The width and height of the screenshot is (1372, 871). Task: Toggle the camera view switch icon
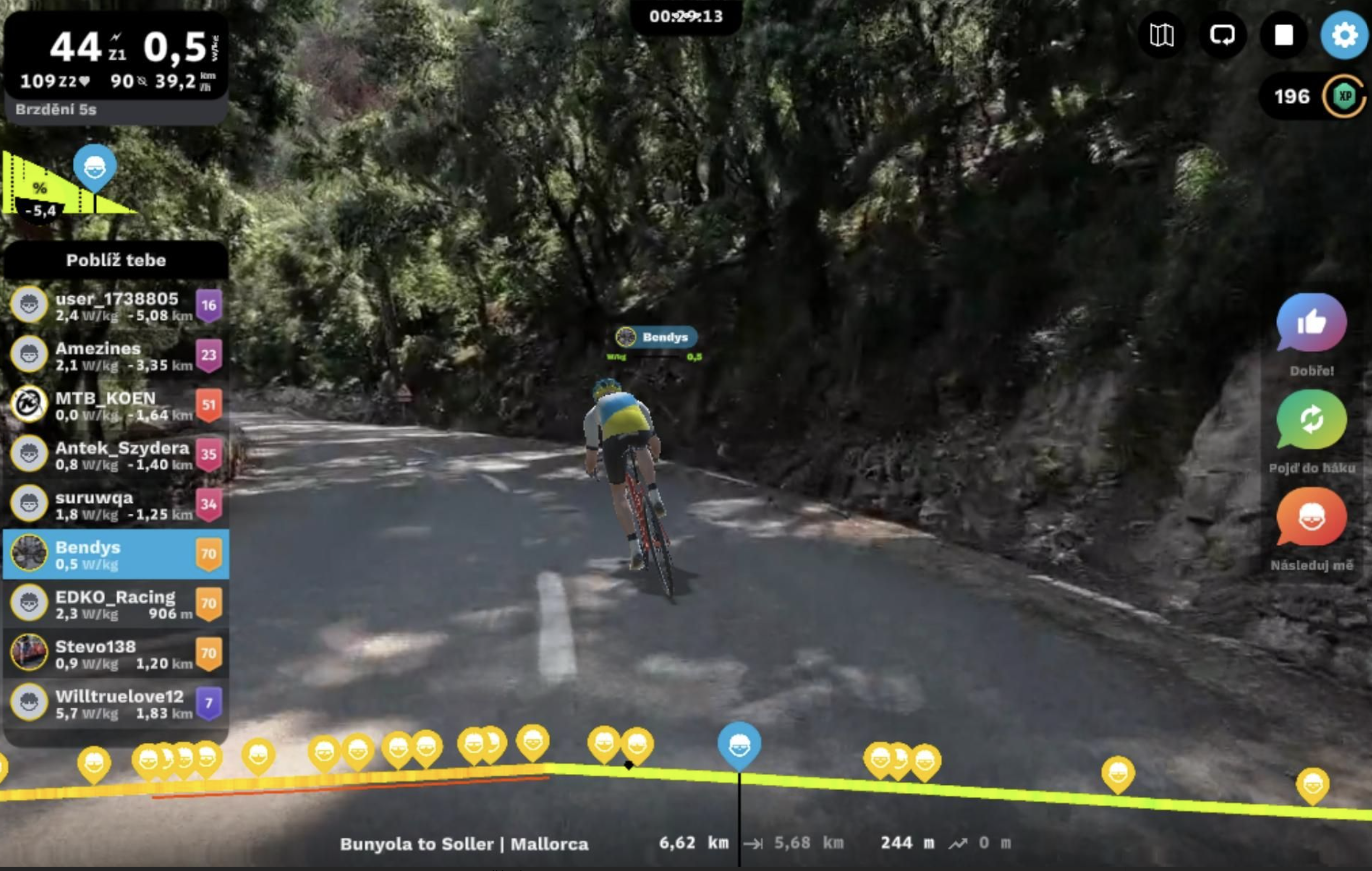(x=1222, y=35)
